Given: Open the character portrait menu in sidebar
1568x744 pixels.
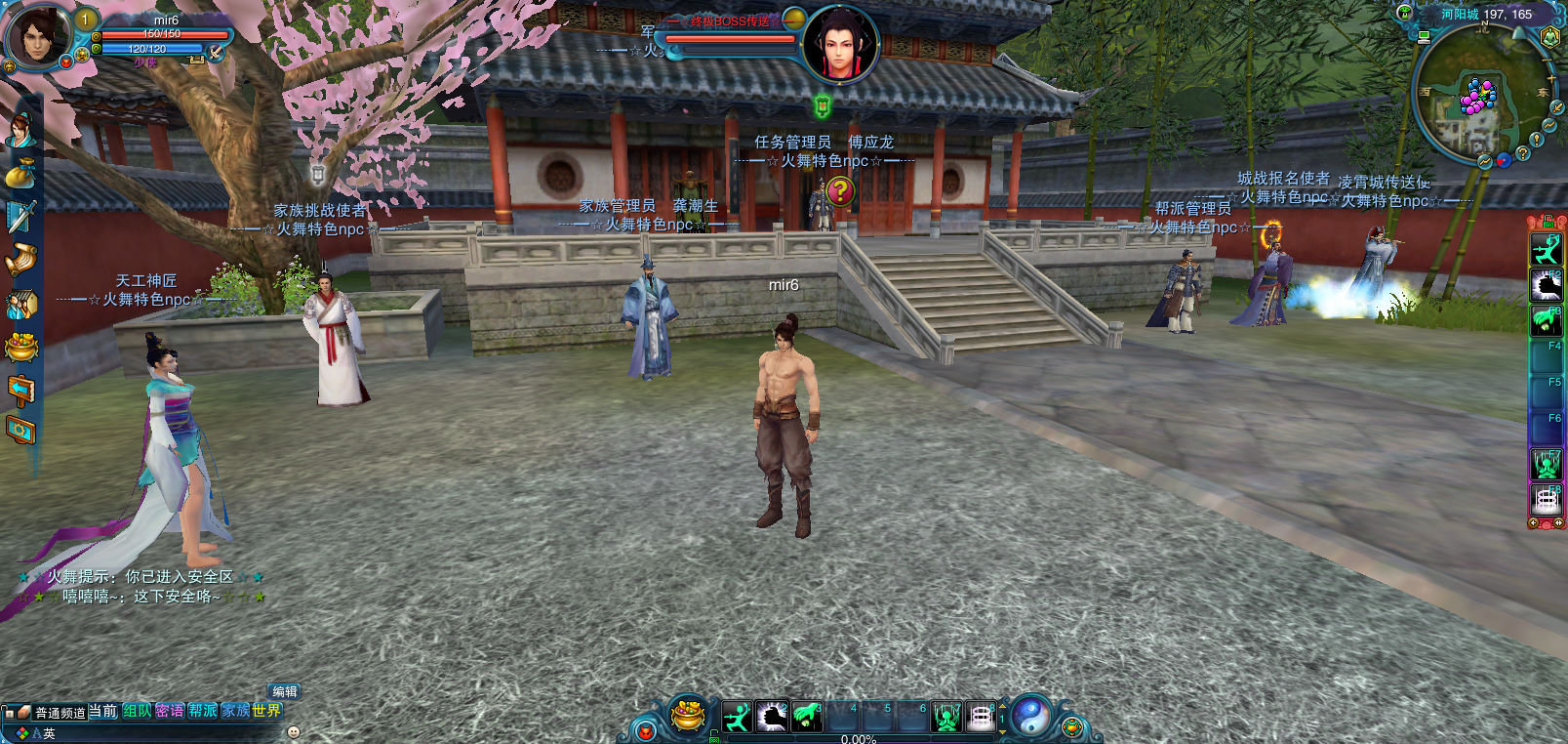Looking at the screenshot, I should coord(20,131).
